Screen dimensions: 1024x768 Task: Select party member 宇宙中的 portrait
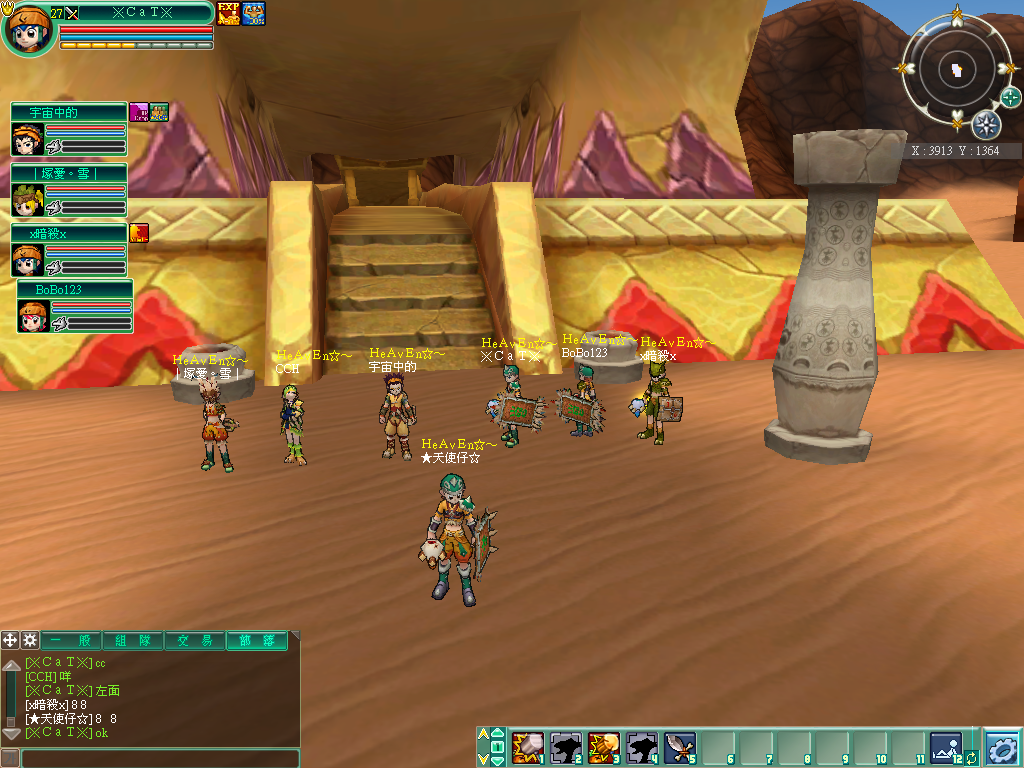(26, 139)
